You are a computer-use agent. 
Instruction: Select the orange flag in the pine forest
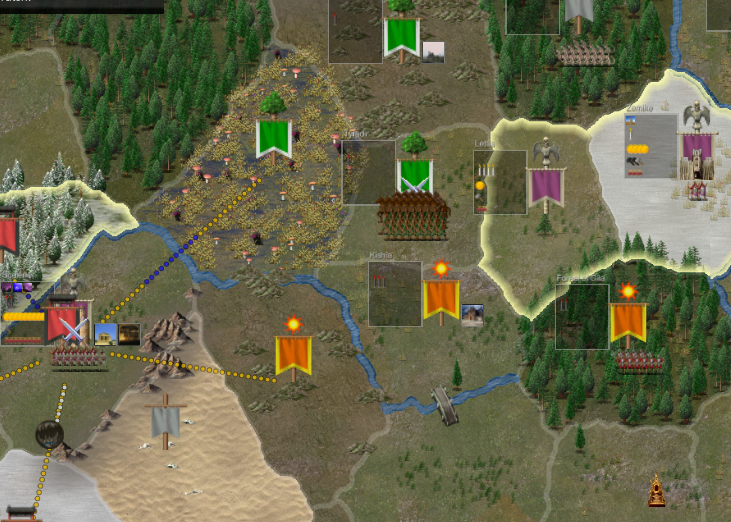(x=628, y=322)
